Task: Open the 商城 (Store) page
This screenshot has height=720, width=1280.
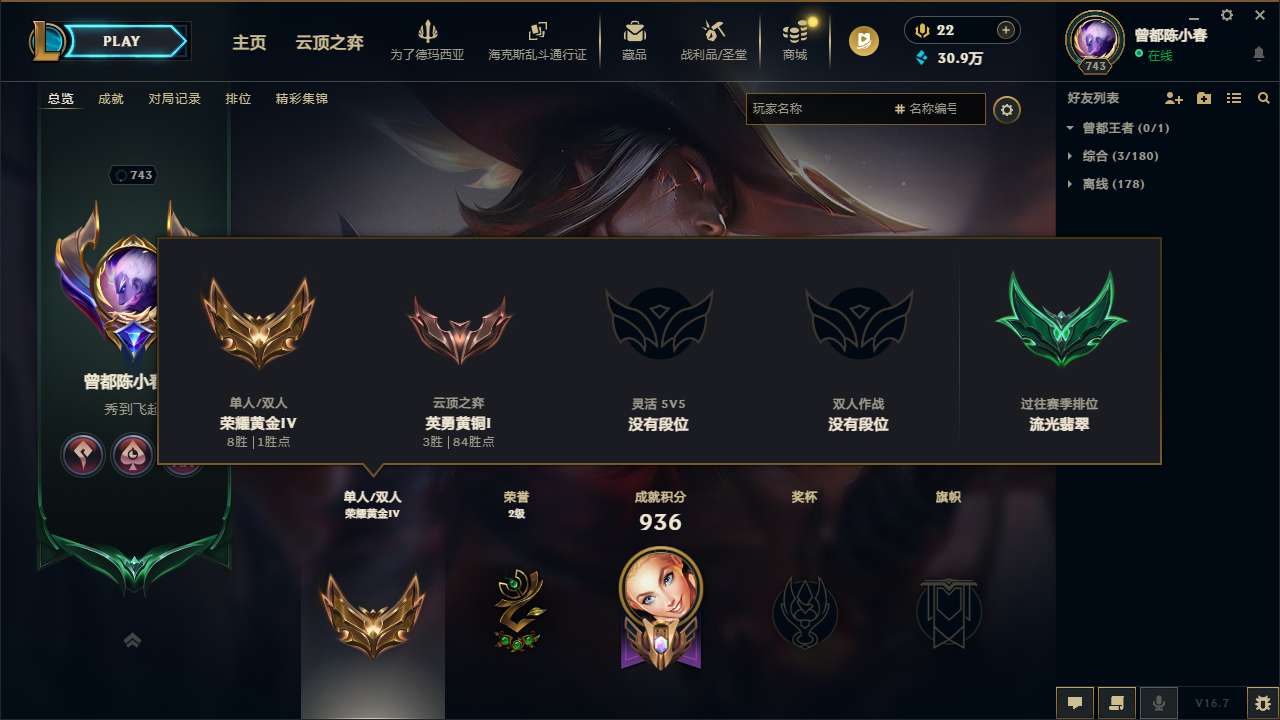Action: click(795, 40)
